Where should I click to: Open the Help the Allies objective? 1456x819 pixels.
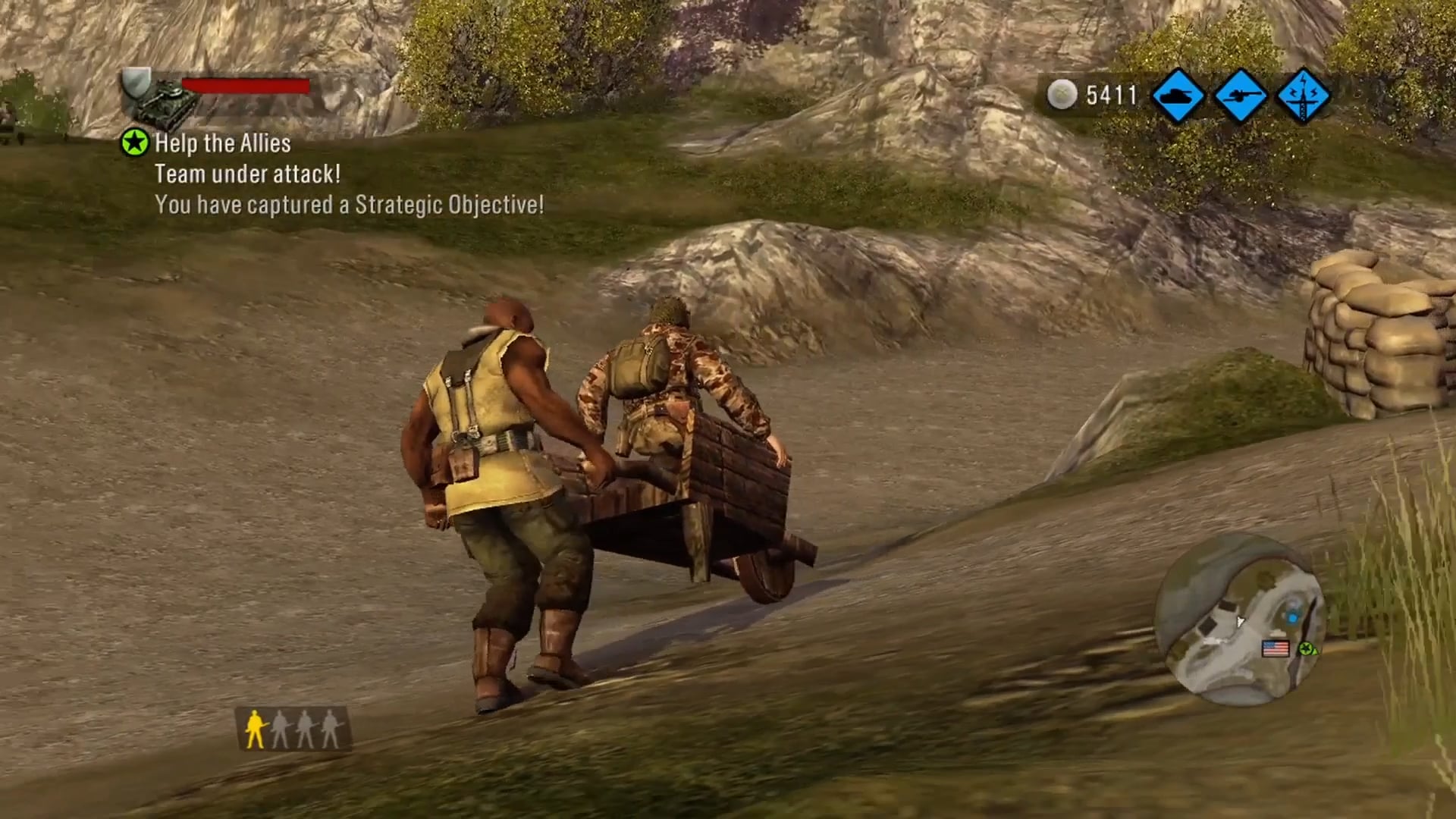(222, 143)
